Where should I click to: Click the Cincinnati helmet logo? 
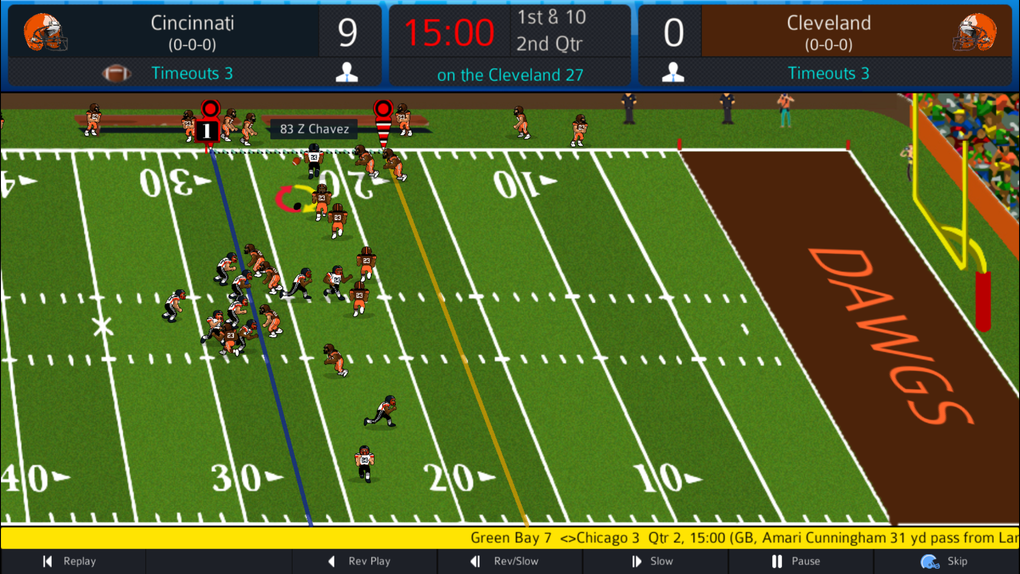[x=45, y=32]
